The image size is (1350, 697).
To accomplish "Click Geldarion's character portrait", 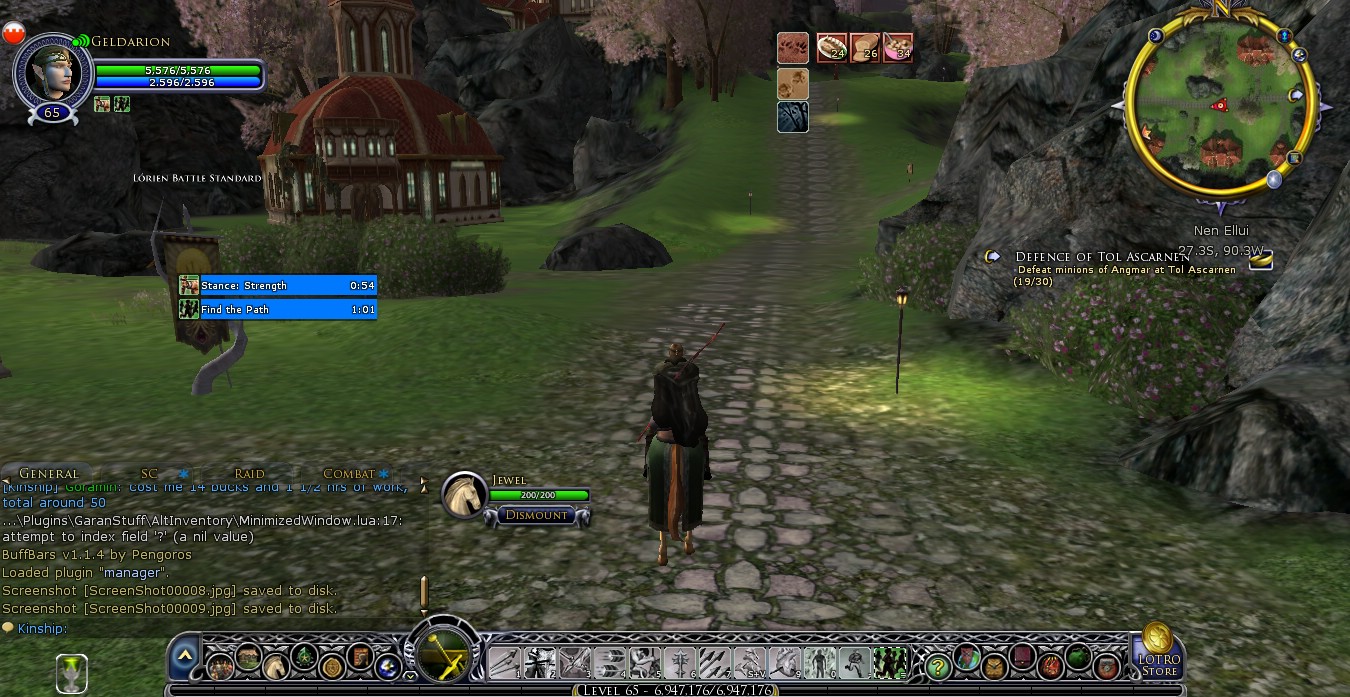I will (50, 70).
